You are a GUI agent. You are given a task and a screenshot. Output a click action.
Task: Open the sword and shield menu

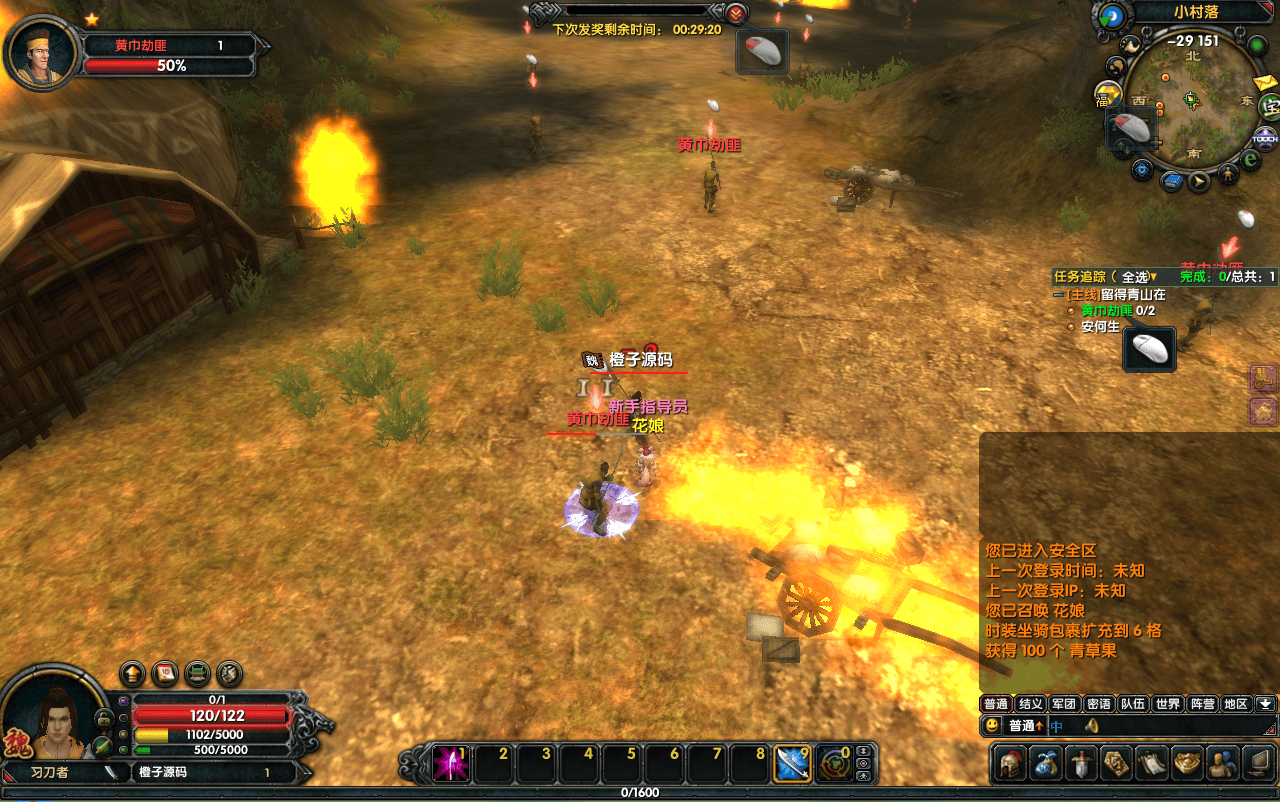tap(1081, 763)
